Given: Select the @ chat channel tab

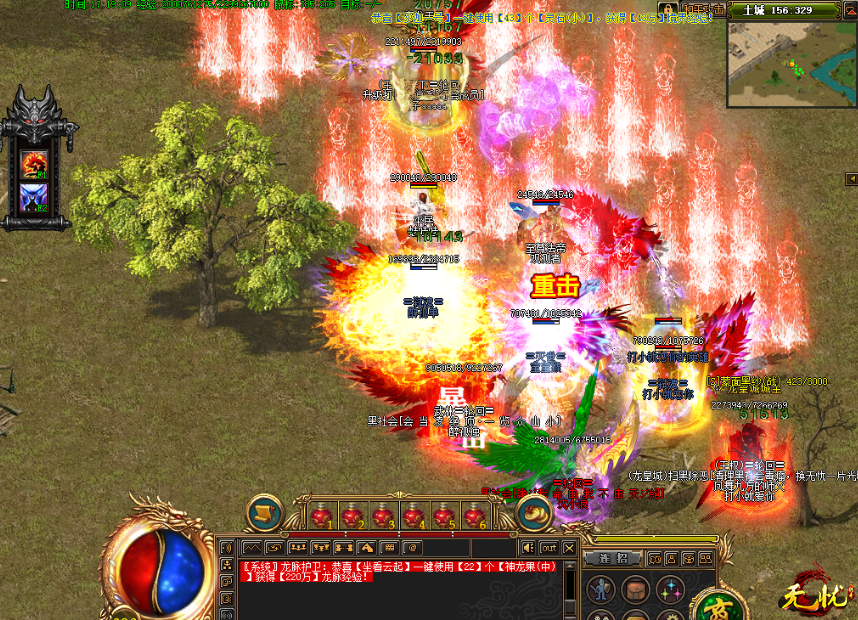Looking at the screenshot, I should [411, 548].
